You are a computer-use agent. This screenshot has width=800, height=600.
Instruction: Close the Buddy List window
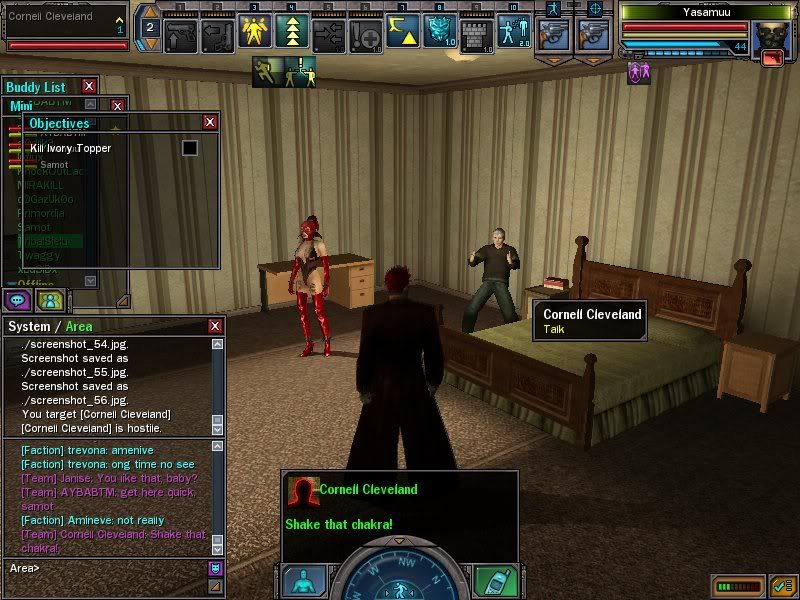[x=89, y=87]
